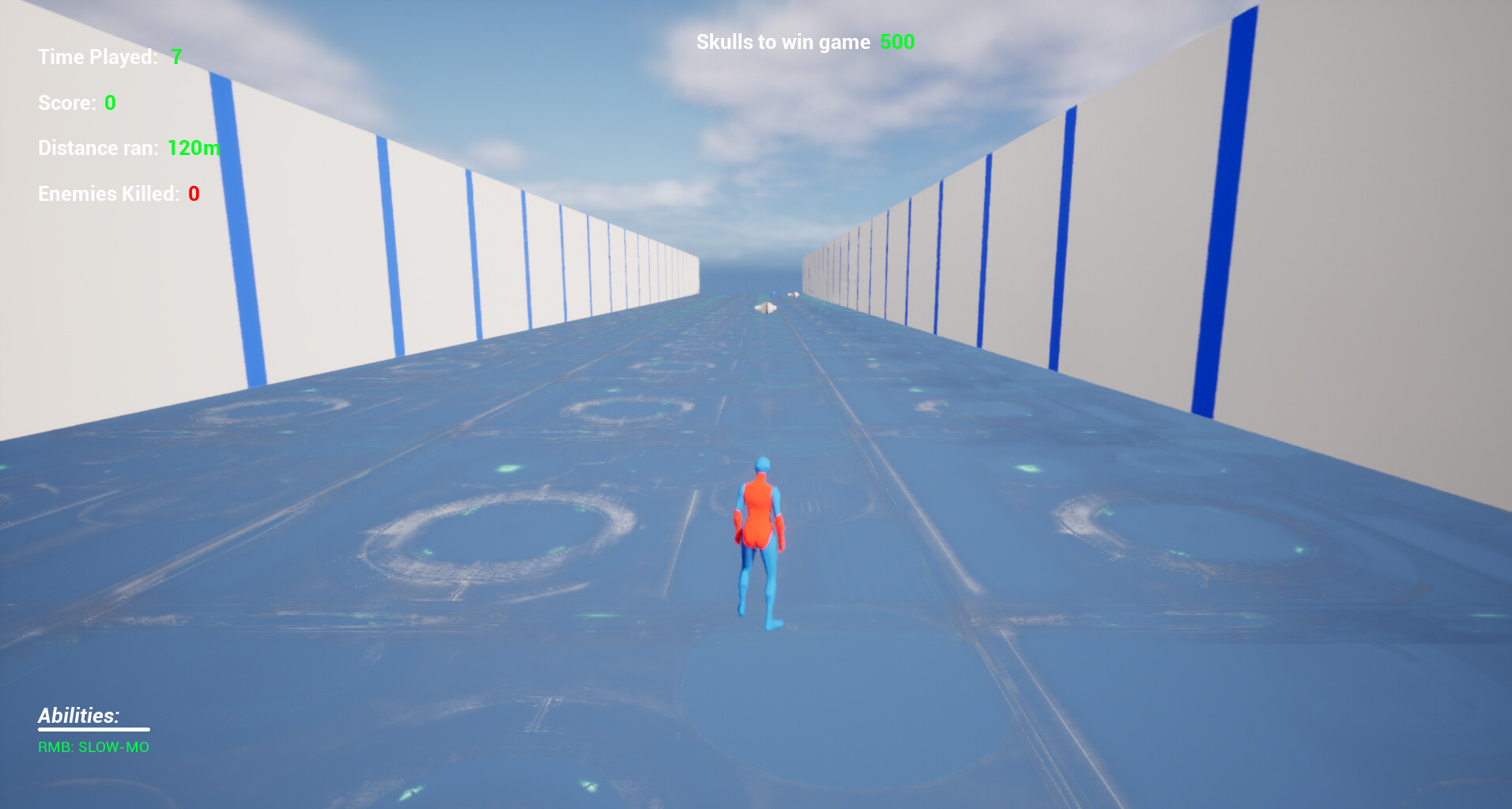Viewport: 1512px width, 809px height.
Task: Click the Distance ran 120m readout
Action: 194,147
